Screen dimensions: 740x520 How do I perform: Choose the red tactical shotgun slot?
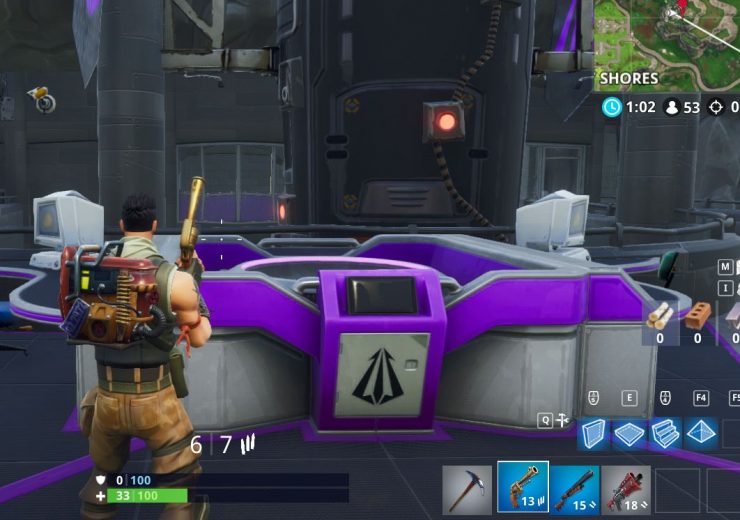click(626, 489)
